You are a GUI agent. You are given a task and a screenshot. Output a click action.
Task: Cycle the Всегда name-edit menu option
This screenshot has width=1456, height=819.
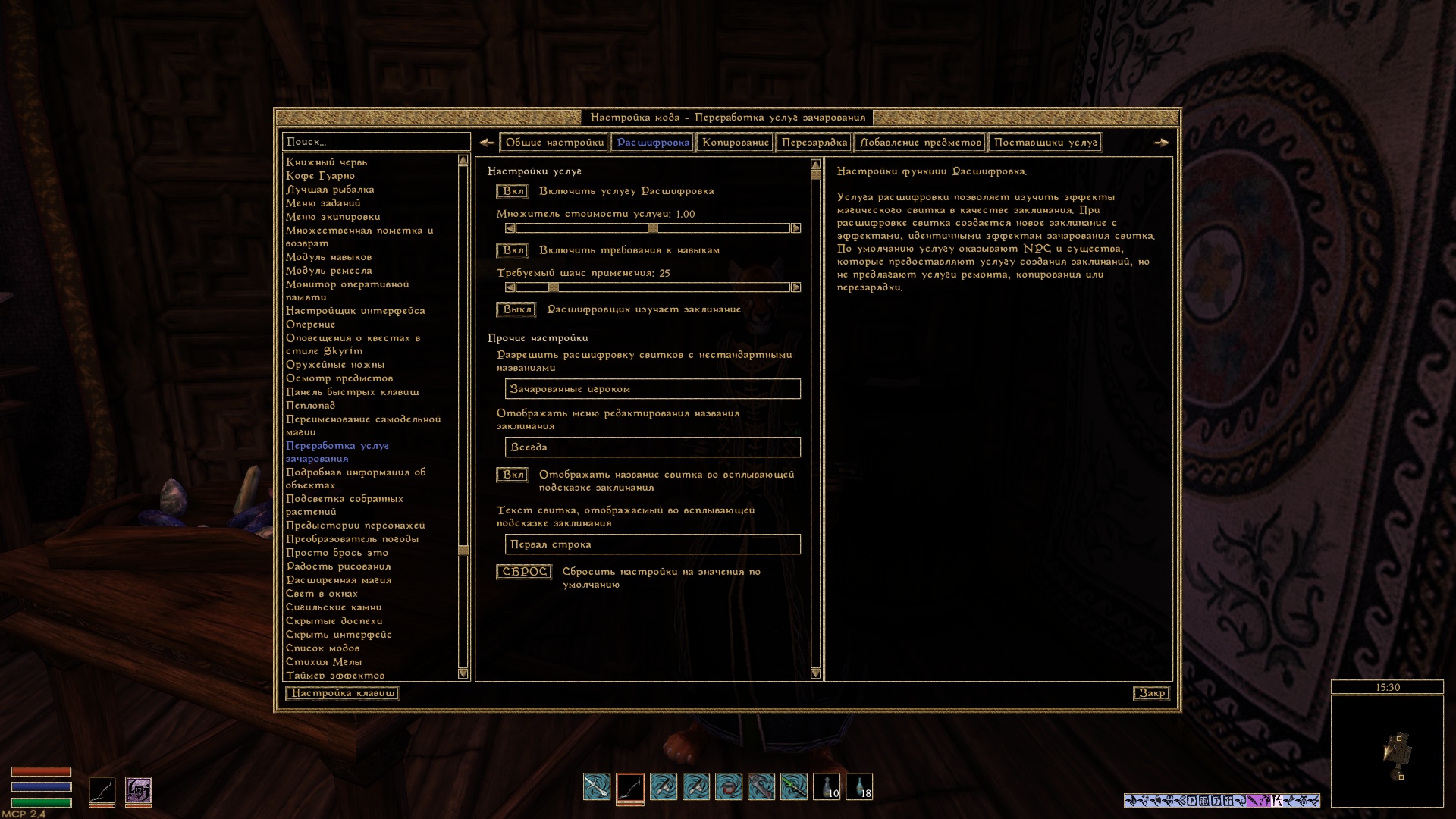coord(652,447)
